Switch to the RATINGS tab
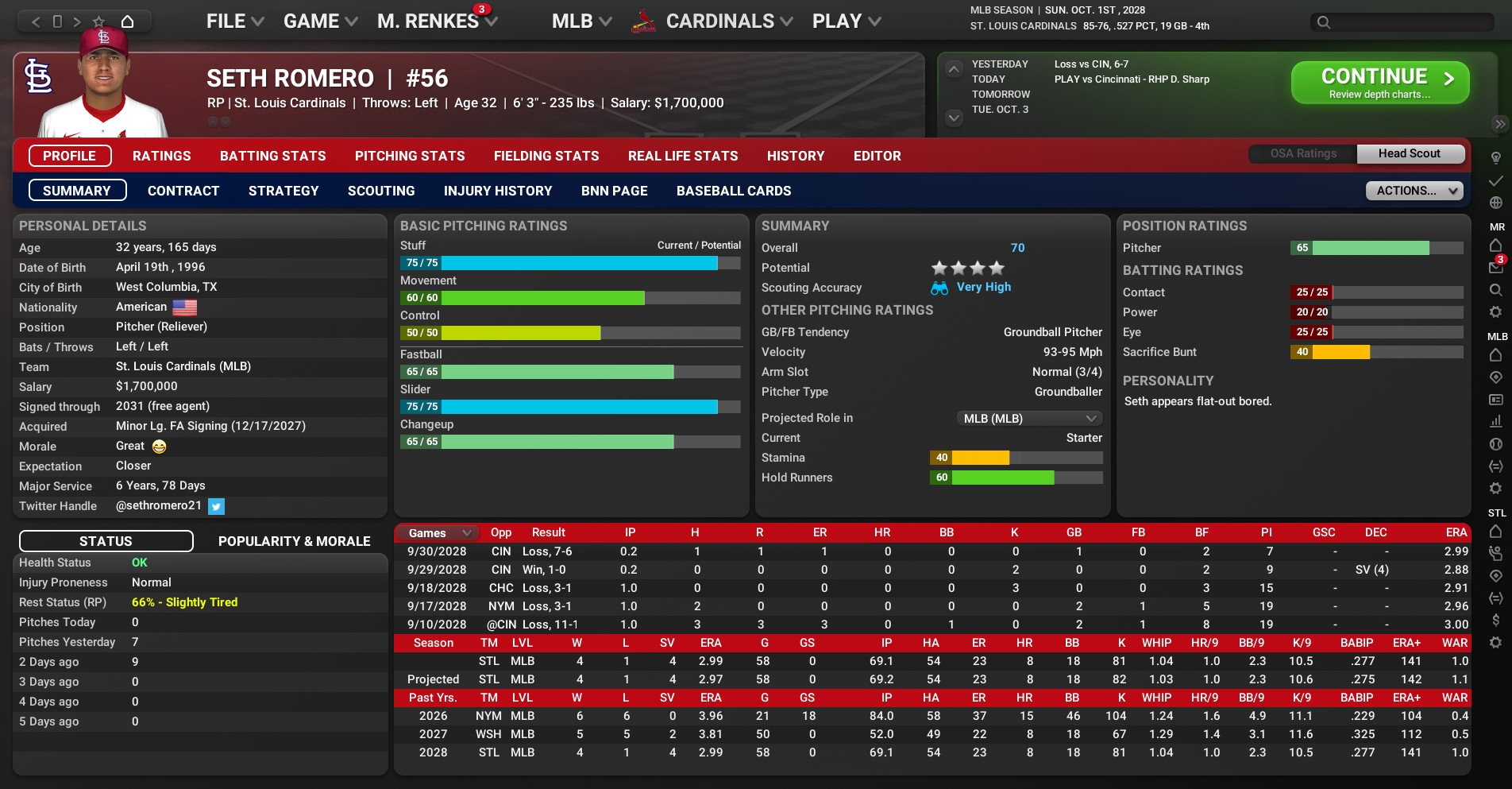 click(161, 156)
